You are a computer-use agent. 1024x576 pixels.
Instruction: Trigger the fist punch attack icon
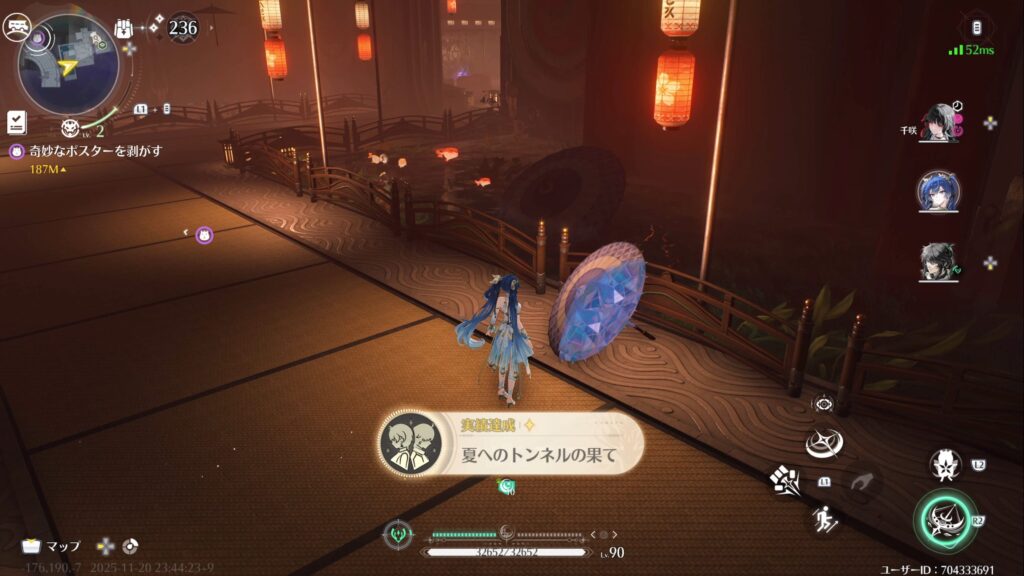pos(784,480)
